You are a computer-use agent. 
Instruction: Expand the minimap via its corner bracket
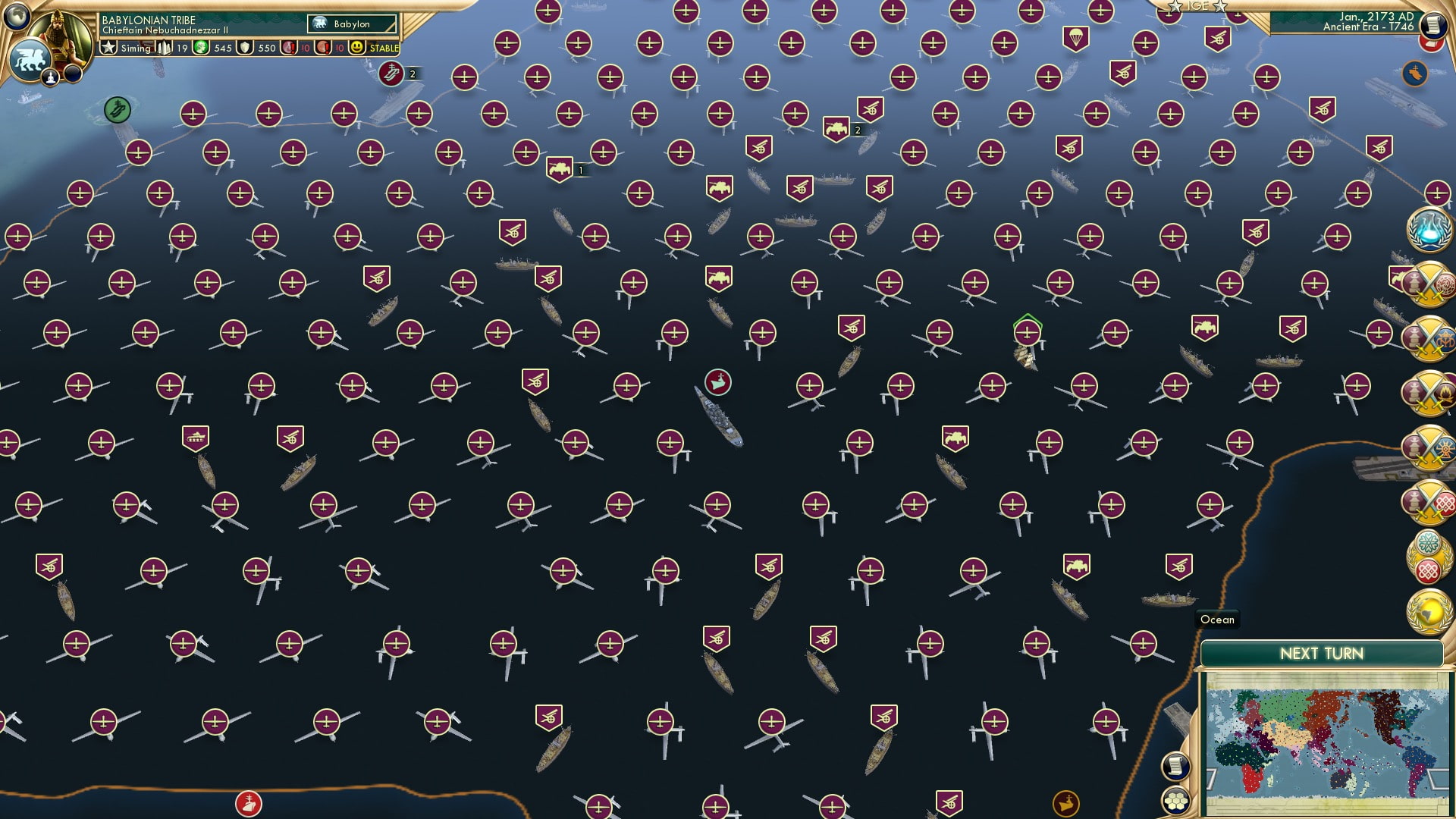coord(1210,779)
